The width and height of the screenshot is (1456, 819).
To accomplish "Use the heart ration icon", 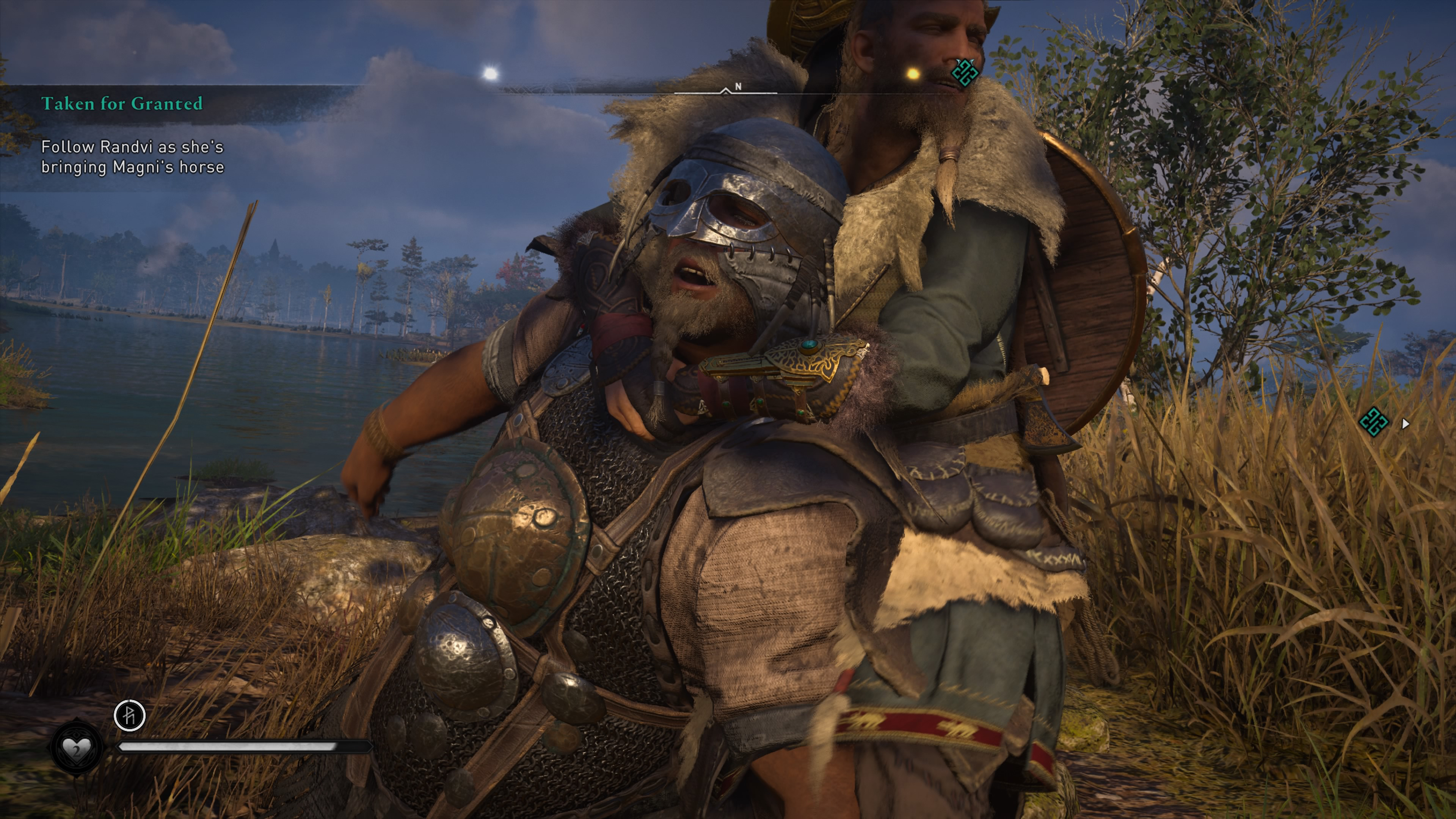I will [x=76, y=748].
